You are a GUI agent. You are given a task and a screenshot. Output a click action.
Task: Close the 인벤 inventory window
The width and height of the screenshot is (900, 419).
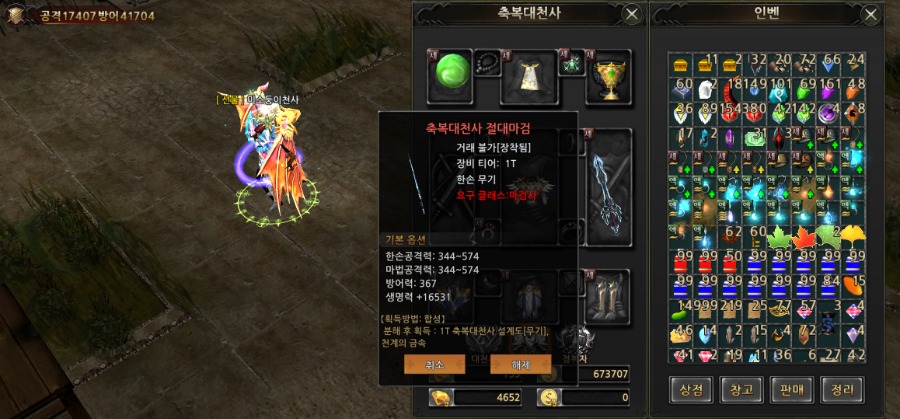coord(867,14)
